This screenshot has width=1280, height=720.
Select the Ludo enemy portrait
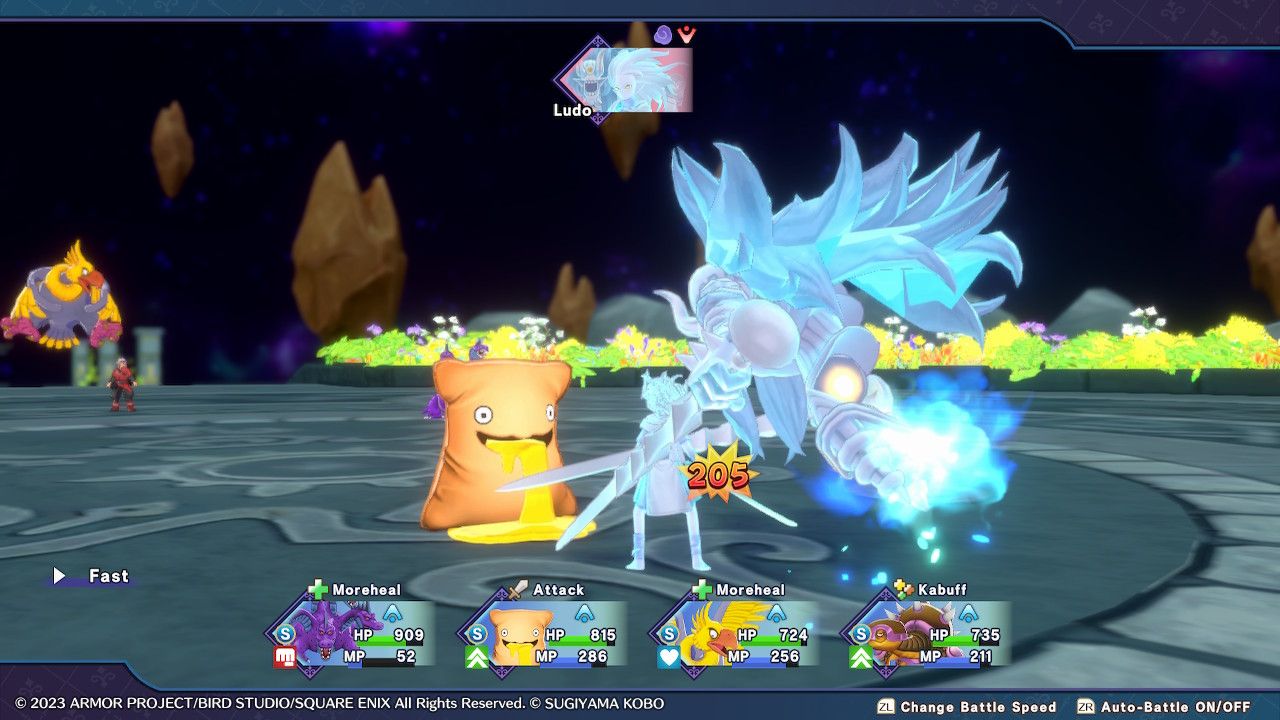[x=630, y=80]
